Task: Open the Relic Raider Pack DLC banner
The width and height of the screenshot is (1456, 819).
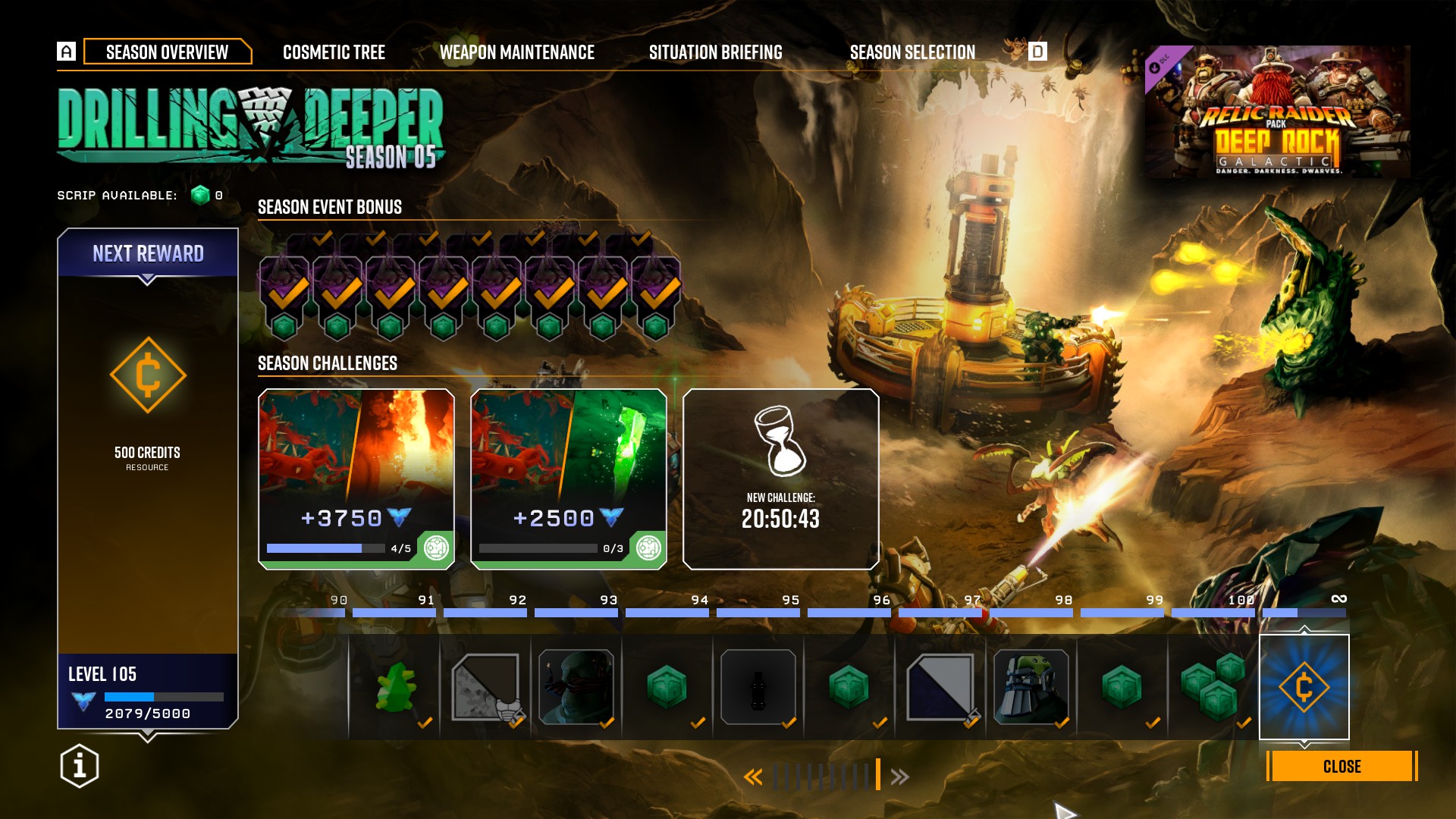Action: tap(1277, 112)
